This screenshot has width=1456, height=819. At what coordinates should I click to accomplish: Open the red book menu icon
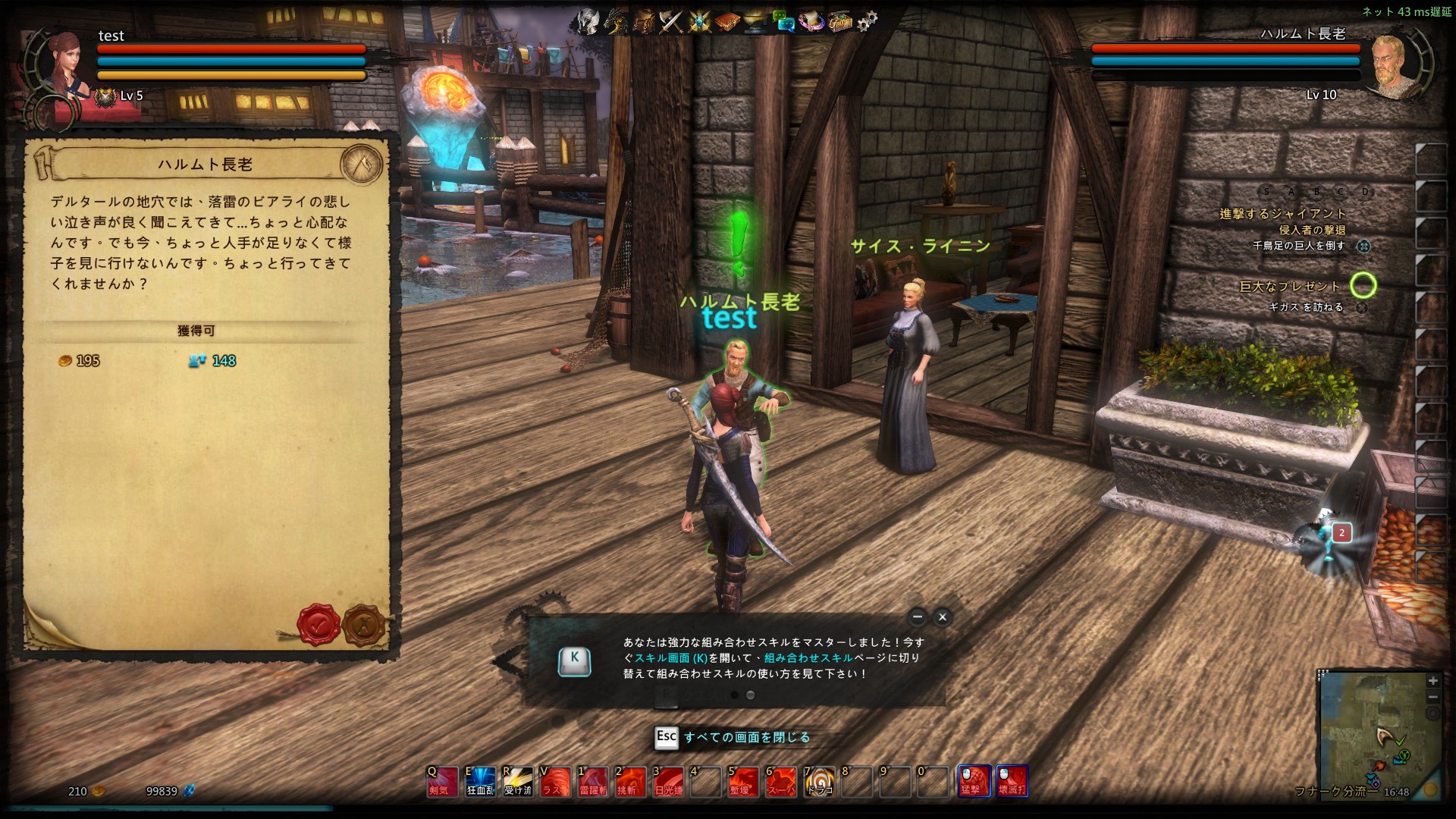tap(727, 21)
